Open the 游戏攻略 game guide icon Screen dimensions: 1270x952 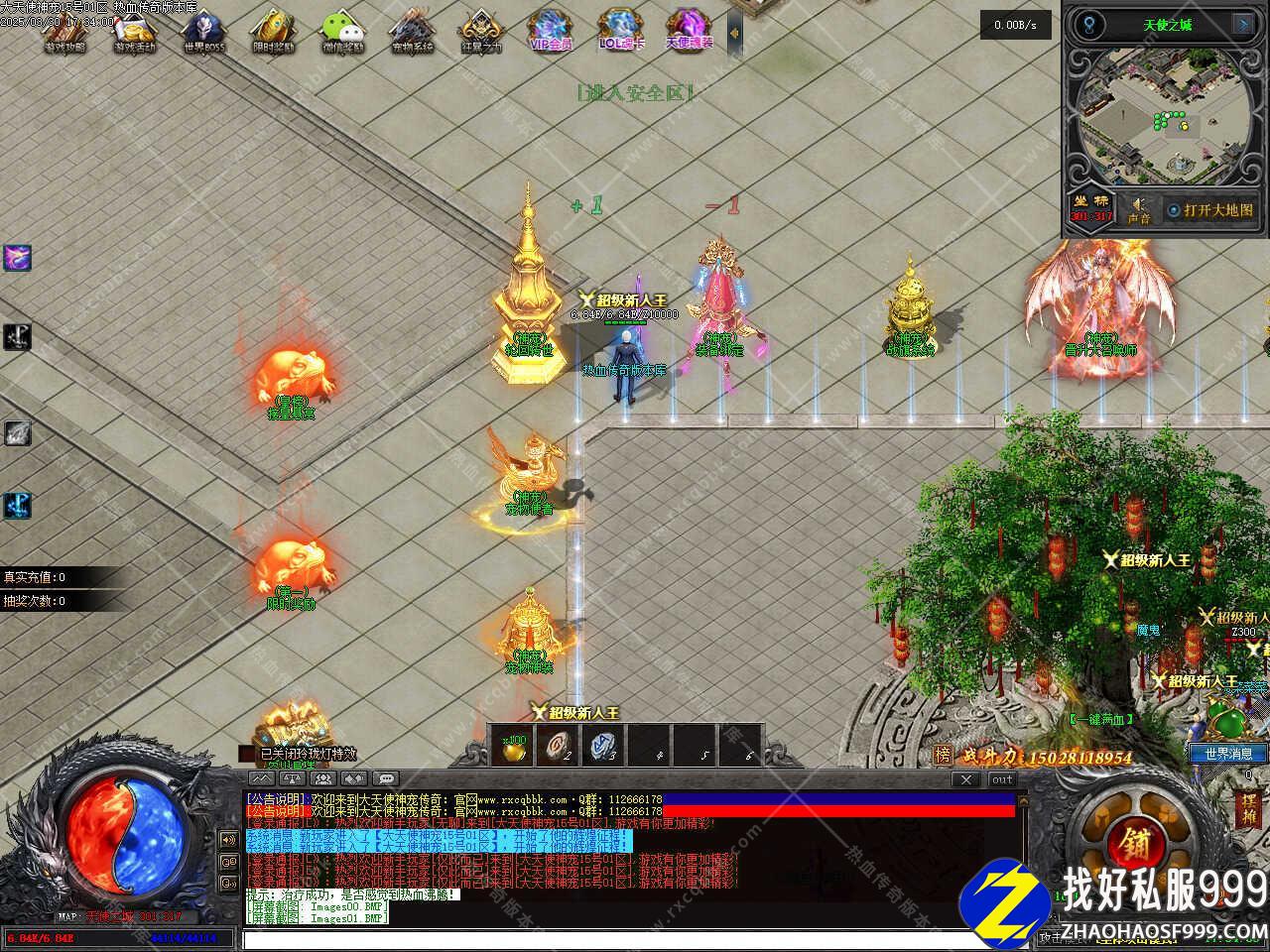tap(64, 31)
